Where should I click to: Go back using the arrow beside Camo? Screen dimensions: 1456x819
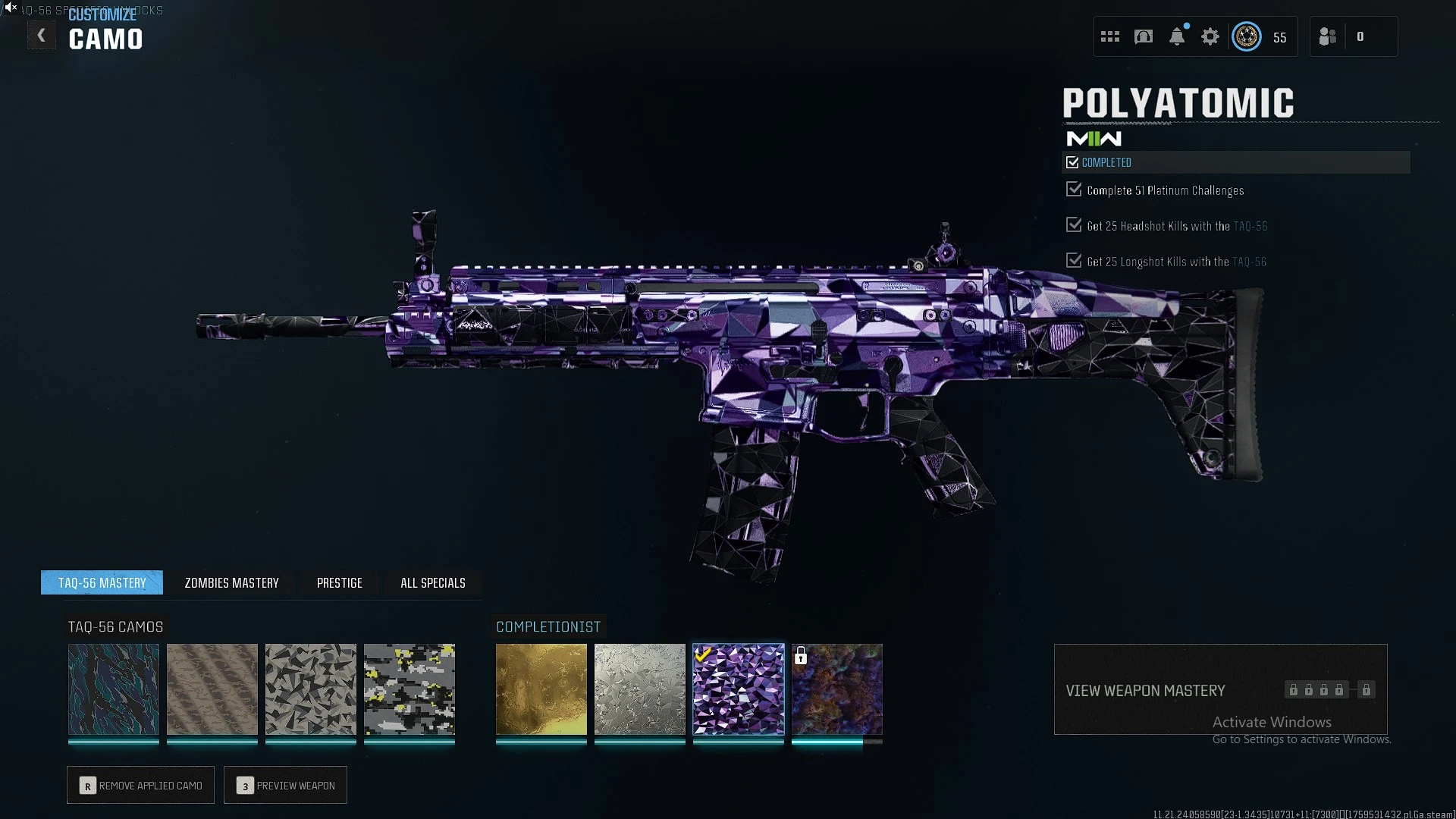(x=42, y=36)
